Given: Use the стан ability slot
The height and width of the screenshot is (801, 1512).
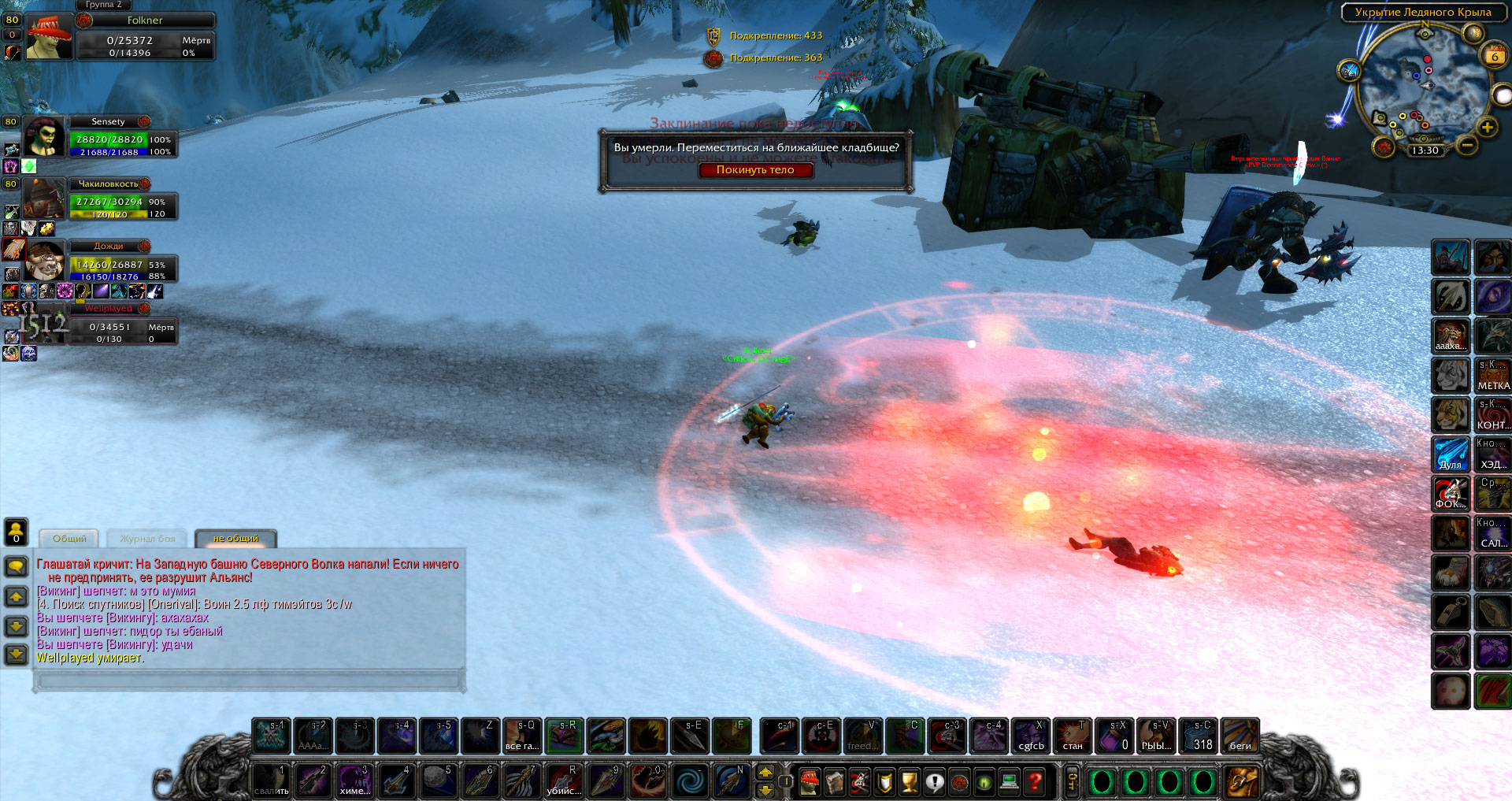Looking at the screenshot, I should coord(1073,736).
